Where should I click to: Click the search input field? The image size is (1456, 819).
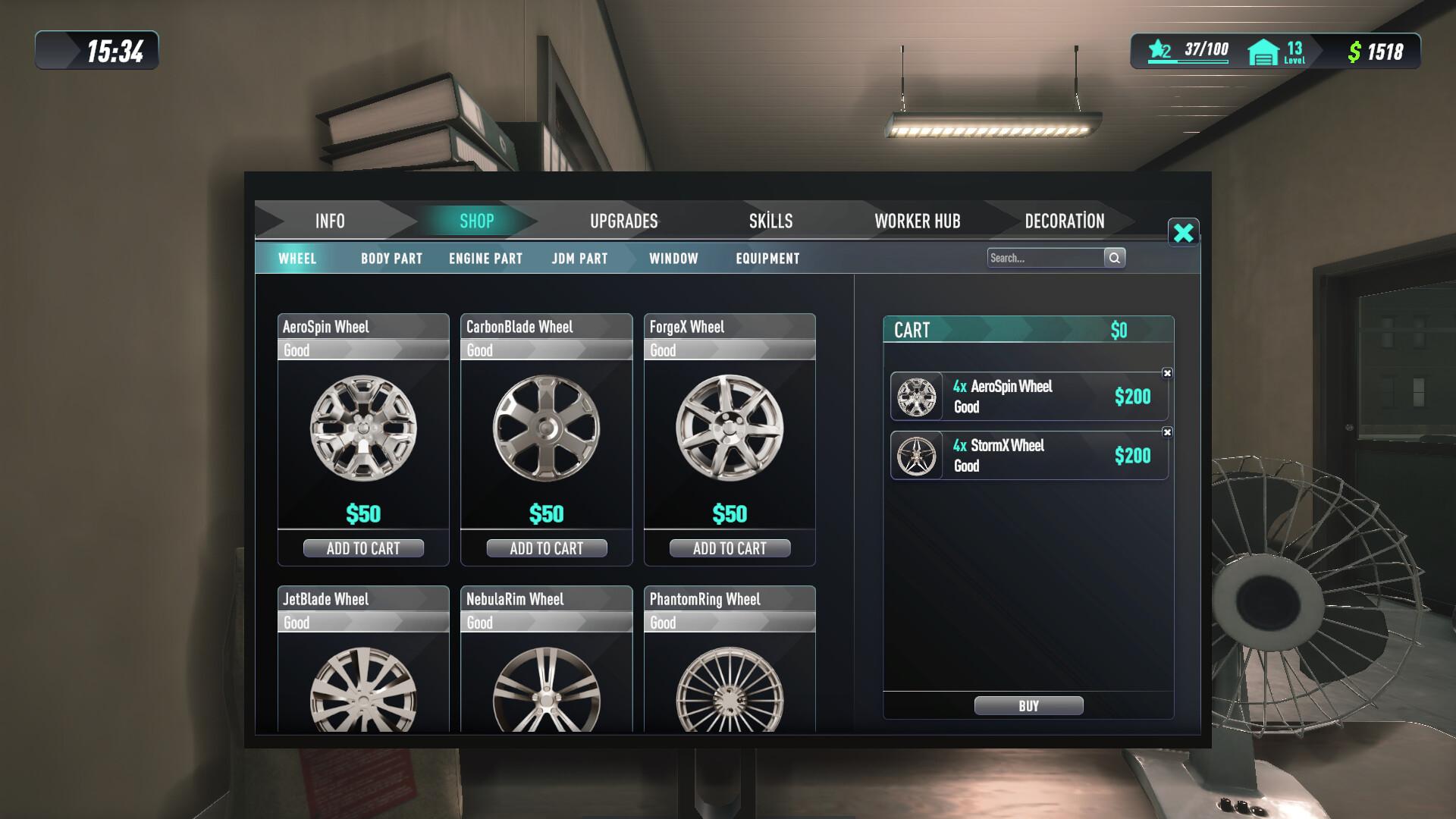point(1046,258)
